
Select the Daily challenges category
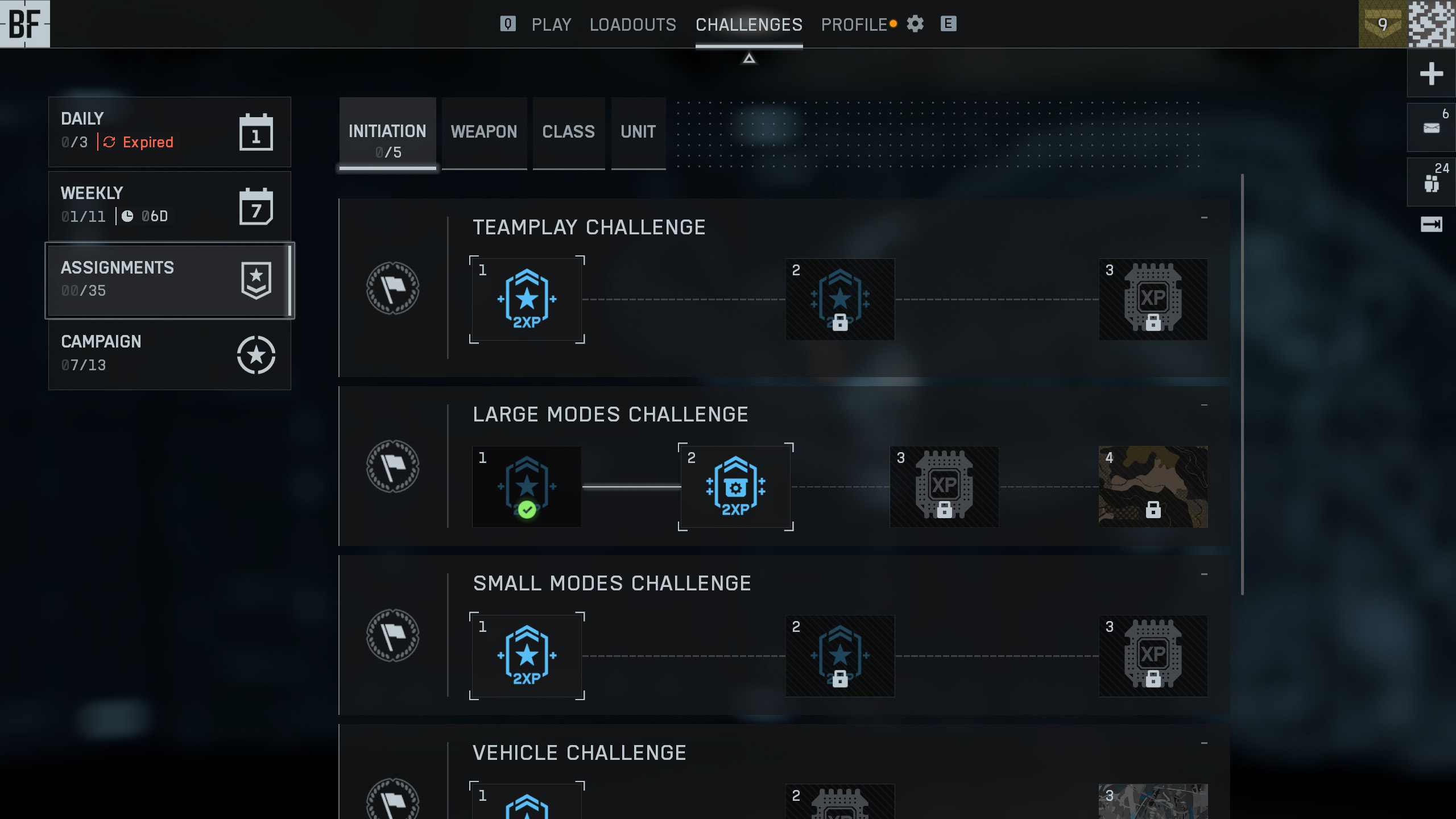point(169,131)
